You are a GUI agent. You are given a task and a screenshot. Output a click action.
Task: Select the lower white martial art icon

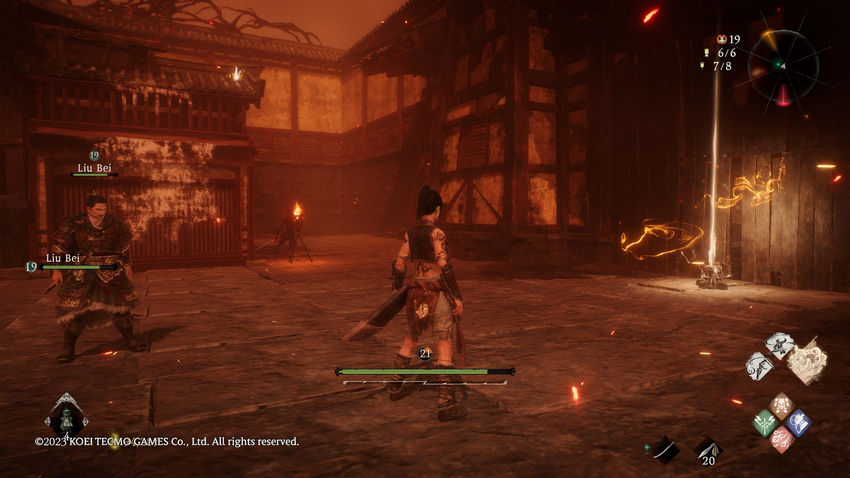click(x=759, y=365)
